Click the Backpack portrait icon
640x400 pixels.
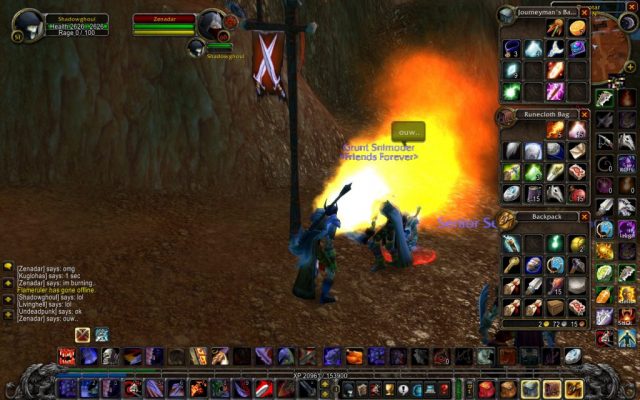click(x=507, y=220)
